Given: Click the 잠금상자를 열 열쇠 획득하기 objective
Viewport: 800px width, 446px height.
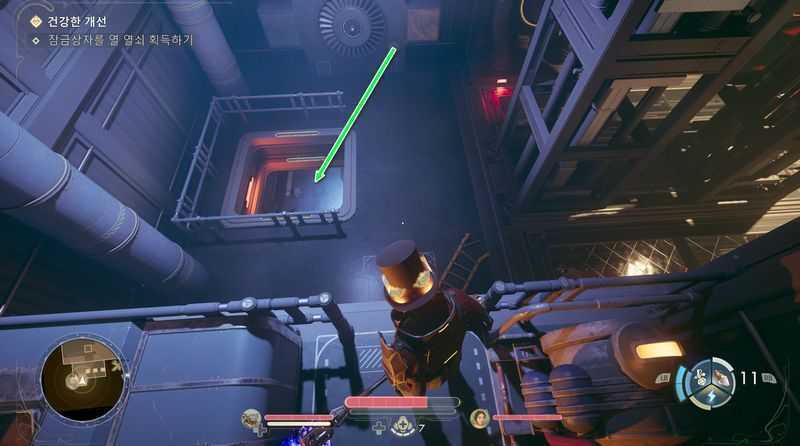Looking at the screenshot, I should coord(120,41).
